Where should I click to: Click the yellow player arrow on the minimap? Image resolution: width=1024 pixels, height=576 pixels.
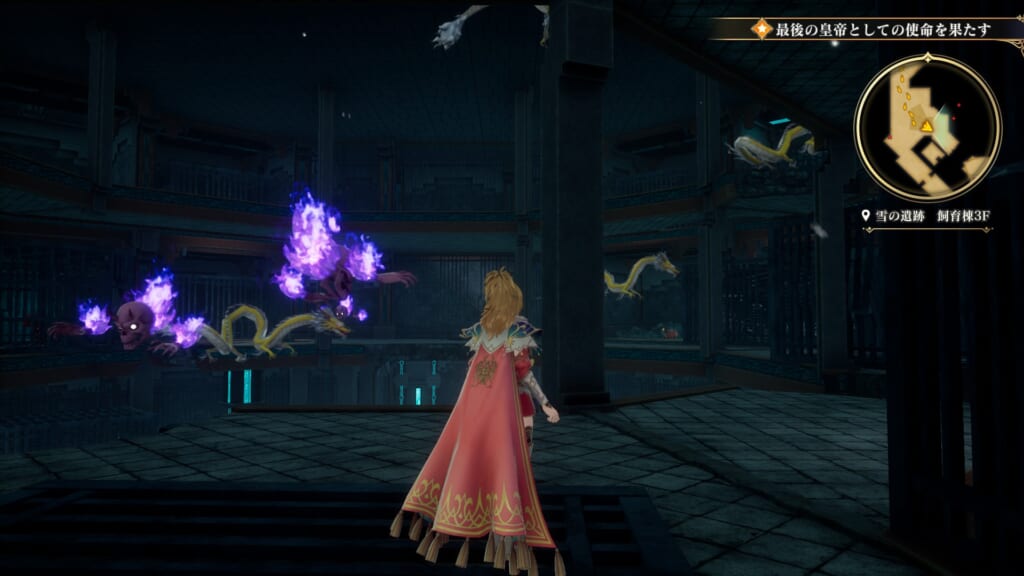click(927, 126)
